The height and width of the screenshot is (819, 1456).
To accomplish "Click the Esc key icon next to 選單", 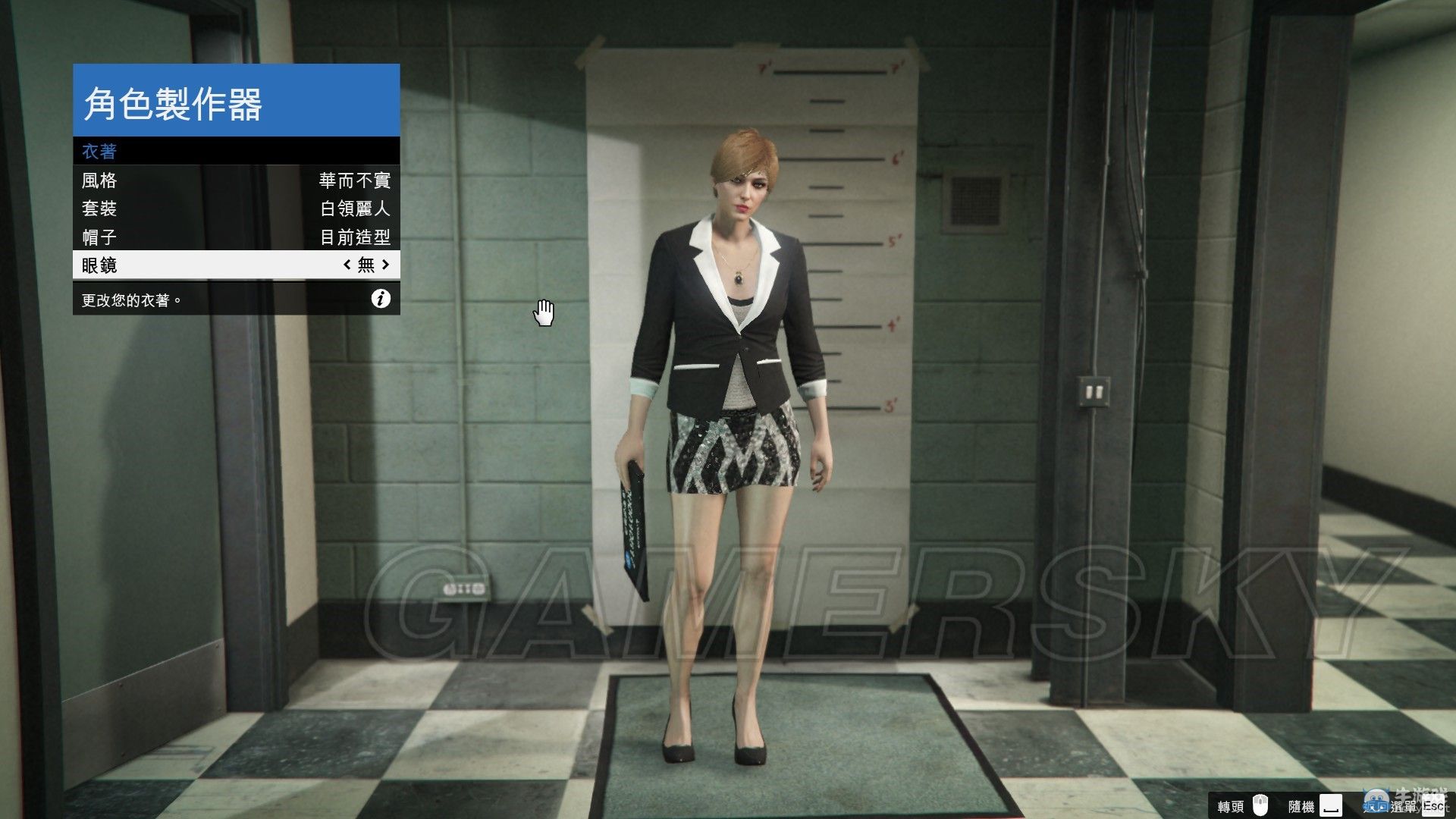I will pyautogui.click(x=1435, y=805).
